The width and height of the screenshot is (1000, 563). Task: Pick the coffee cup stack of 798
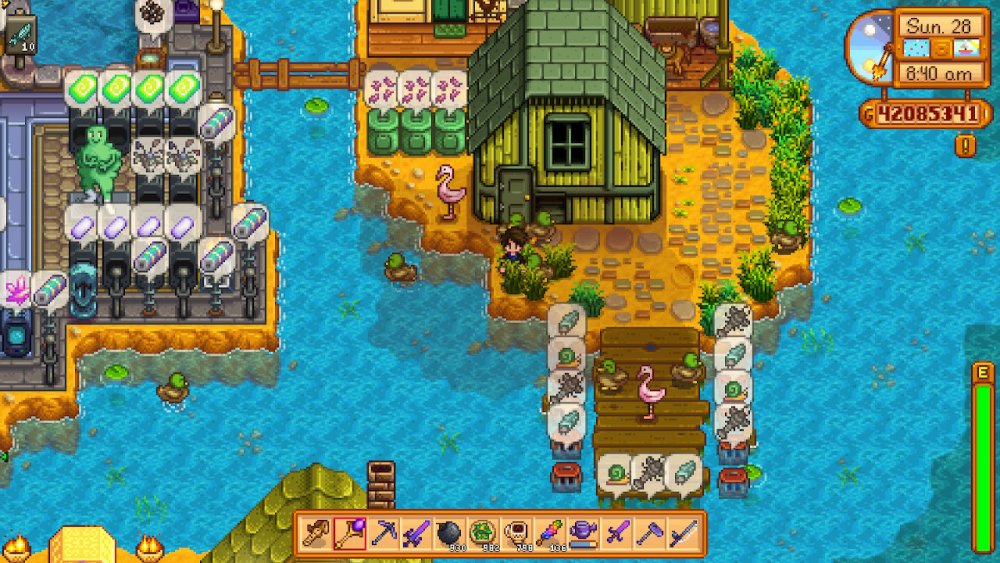coord(516,533)
